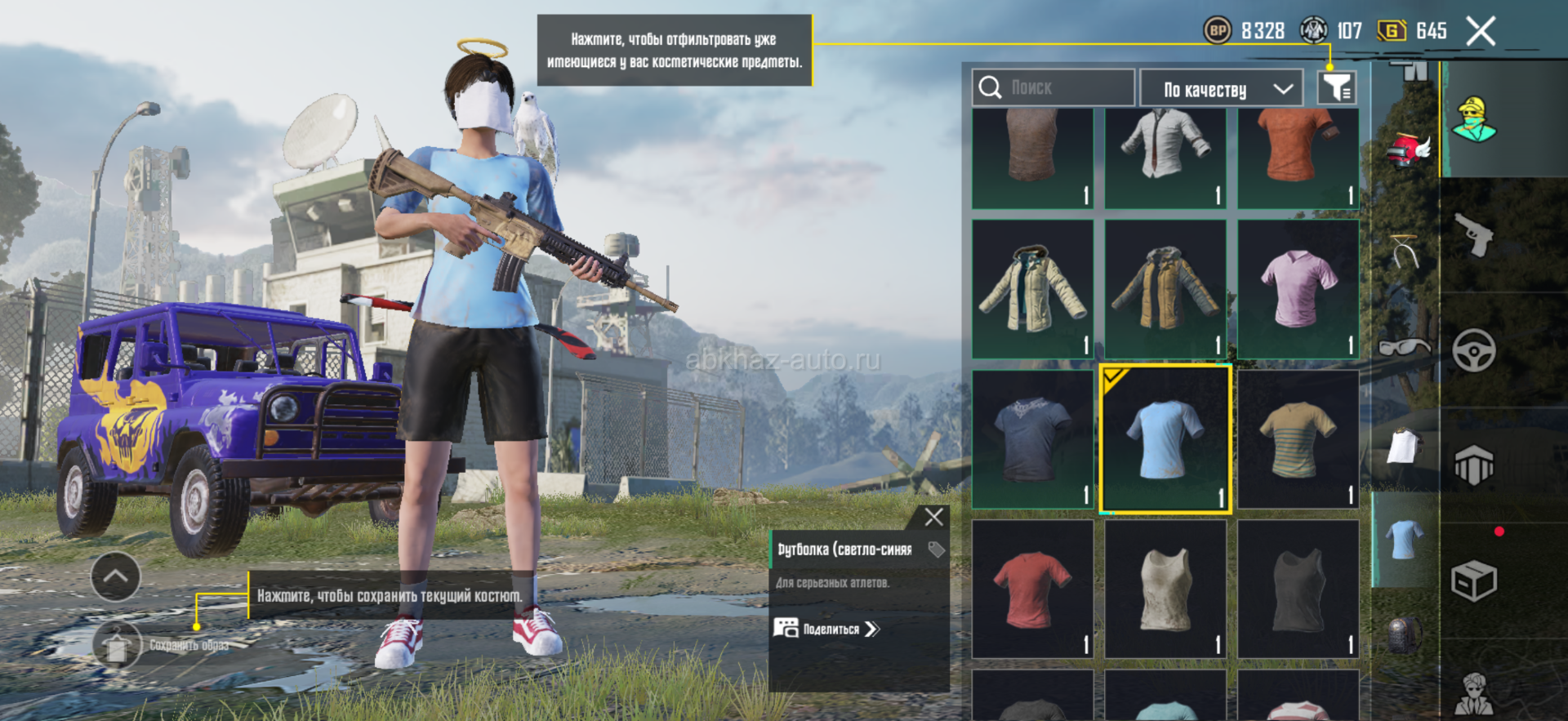Open the По качеству sorting dropdown
Viewport: 1568px width, 721px height.
[x=1227, y=89]
